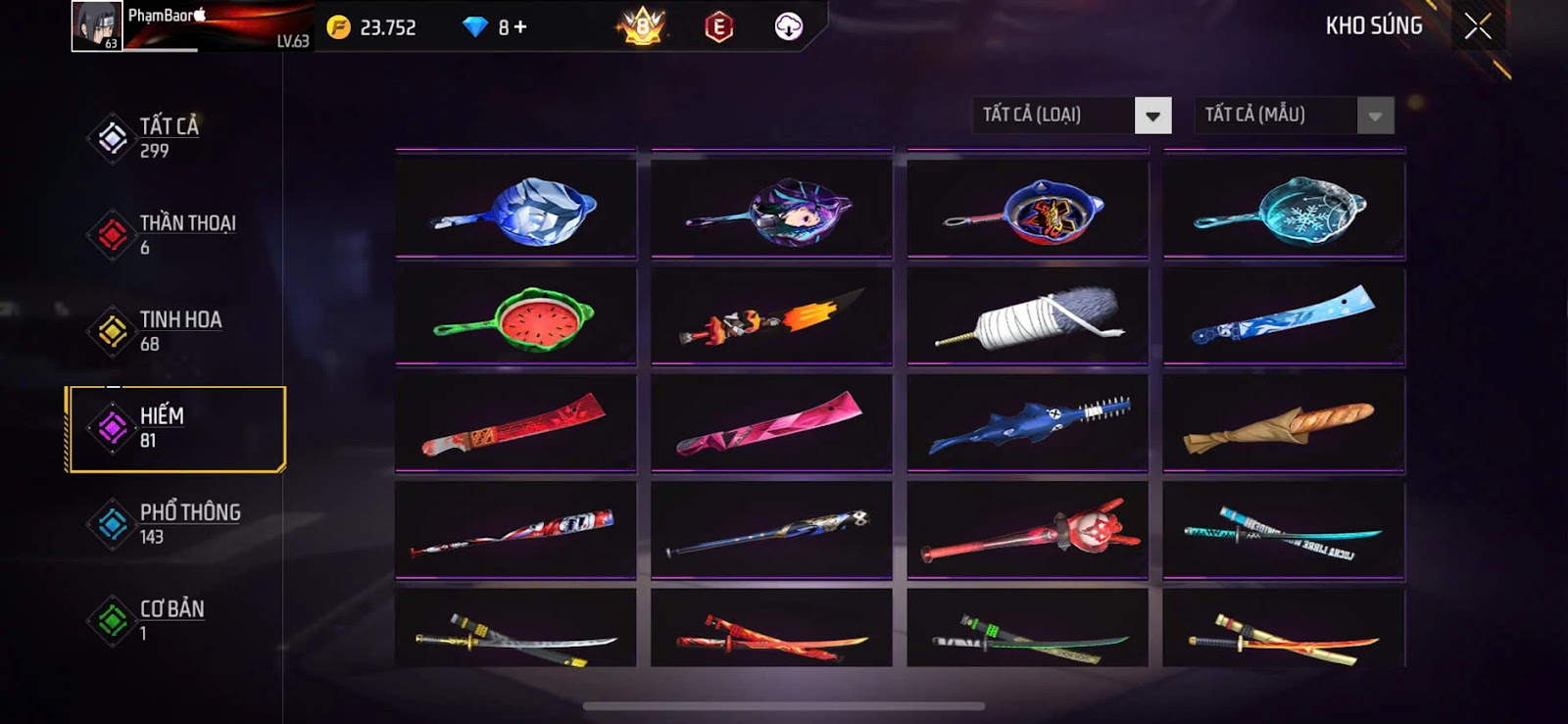Image resolution: width=1568 pixels, height=724 pixels.
Task: Choose the baguette melee skin
Action: pyautogui.click(x=1284, y=424)
